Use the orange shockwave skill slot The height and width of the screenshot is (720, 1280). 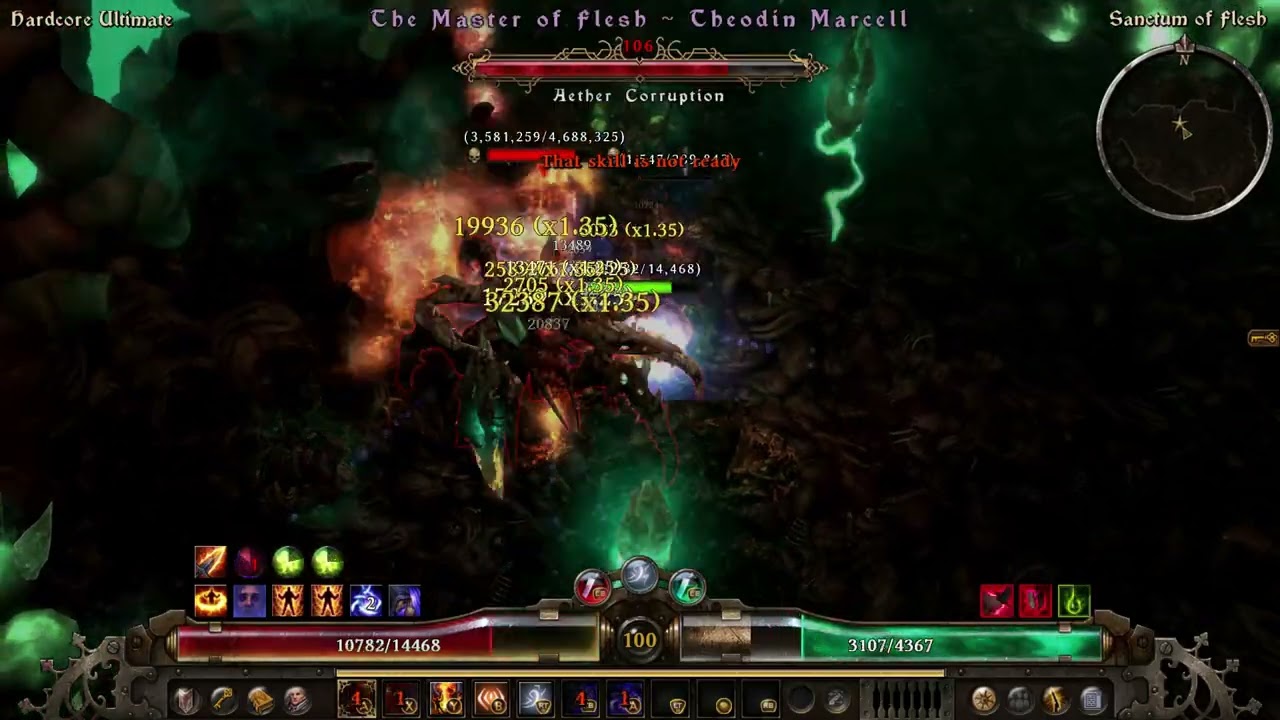click(491, 699)
